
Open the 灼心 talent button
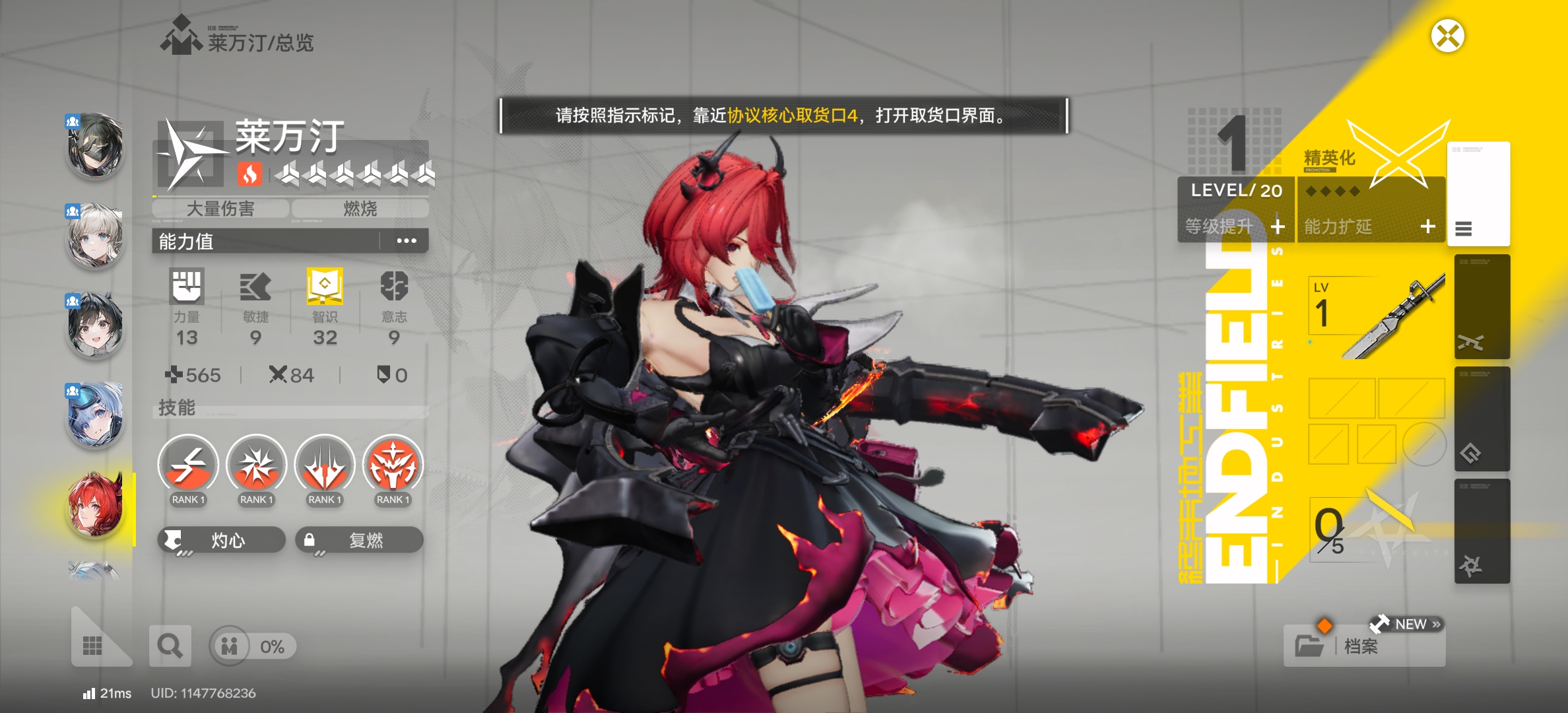(x=221, y=540)
